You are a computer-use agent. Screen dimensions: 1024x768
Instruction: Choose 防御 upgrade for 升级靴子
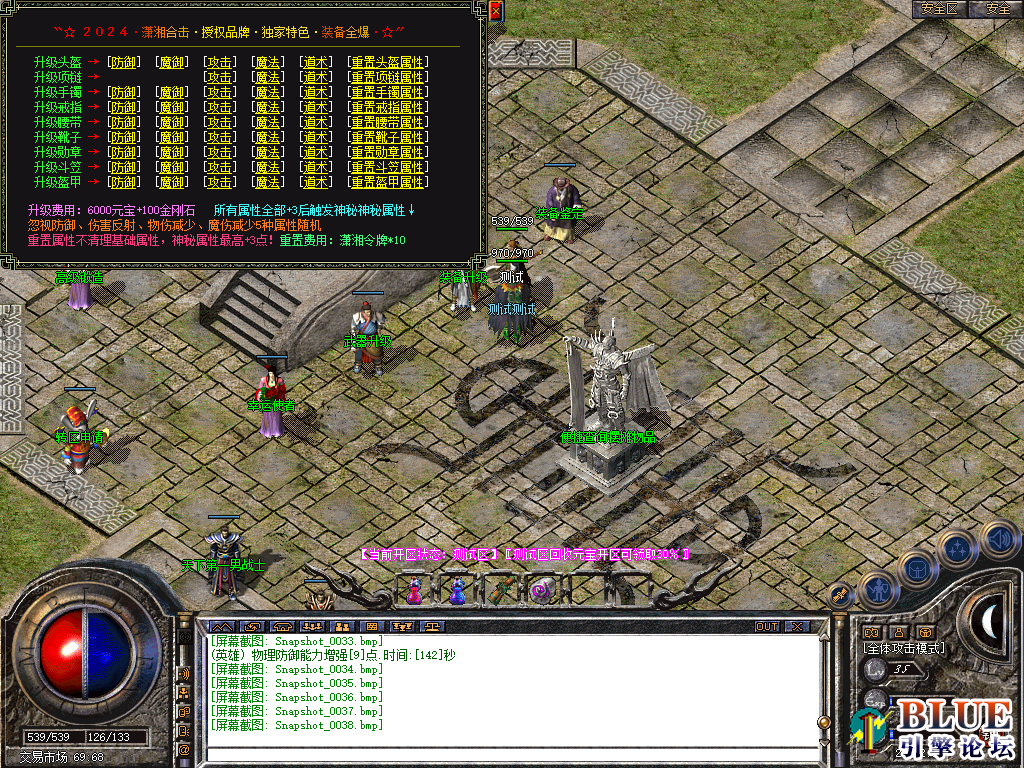point(124,137)
